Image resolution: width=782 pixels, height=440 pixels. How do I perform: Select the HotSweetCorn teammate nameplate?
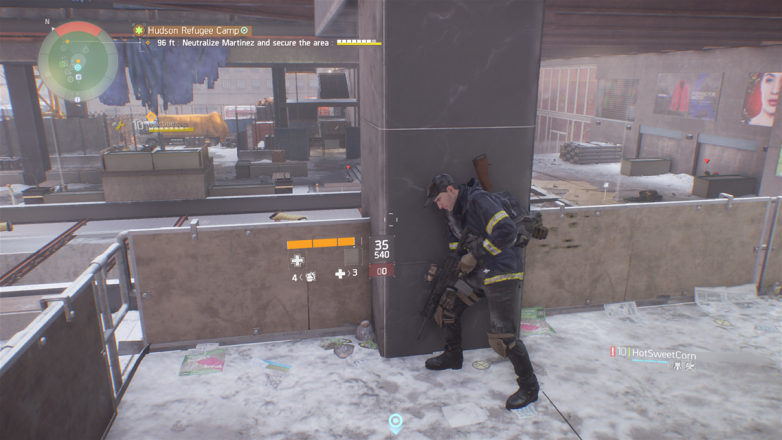(660, 354)
